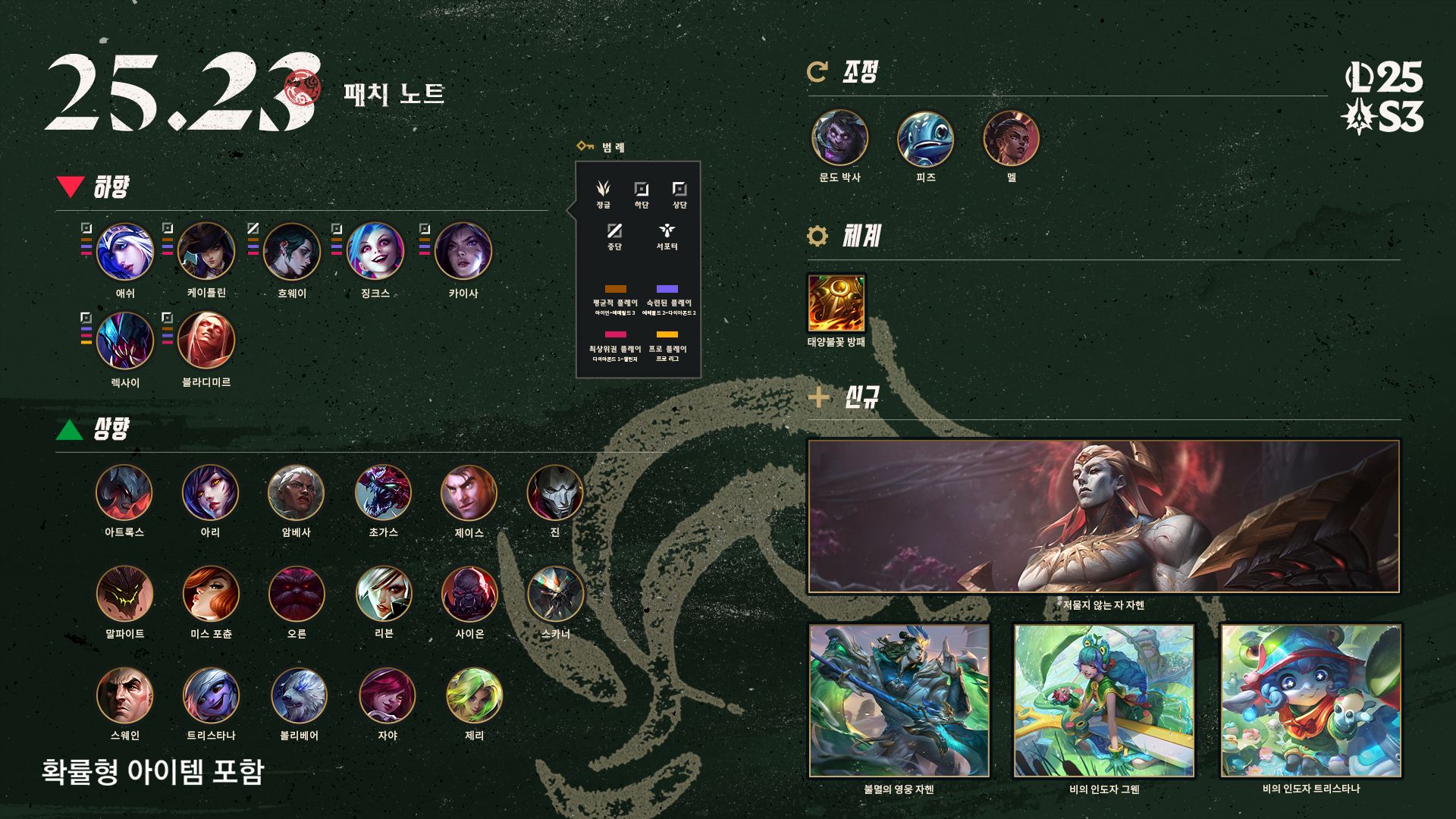Choose the Swain portrait
The width and height of the screenshot is (1456, 819).
pyautogui.click(x=124, y=696)
